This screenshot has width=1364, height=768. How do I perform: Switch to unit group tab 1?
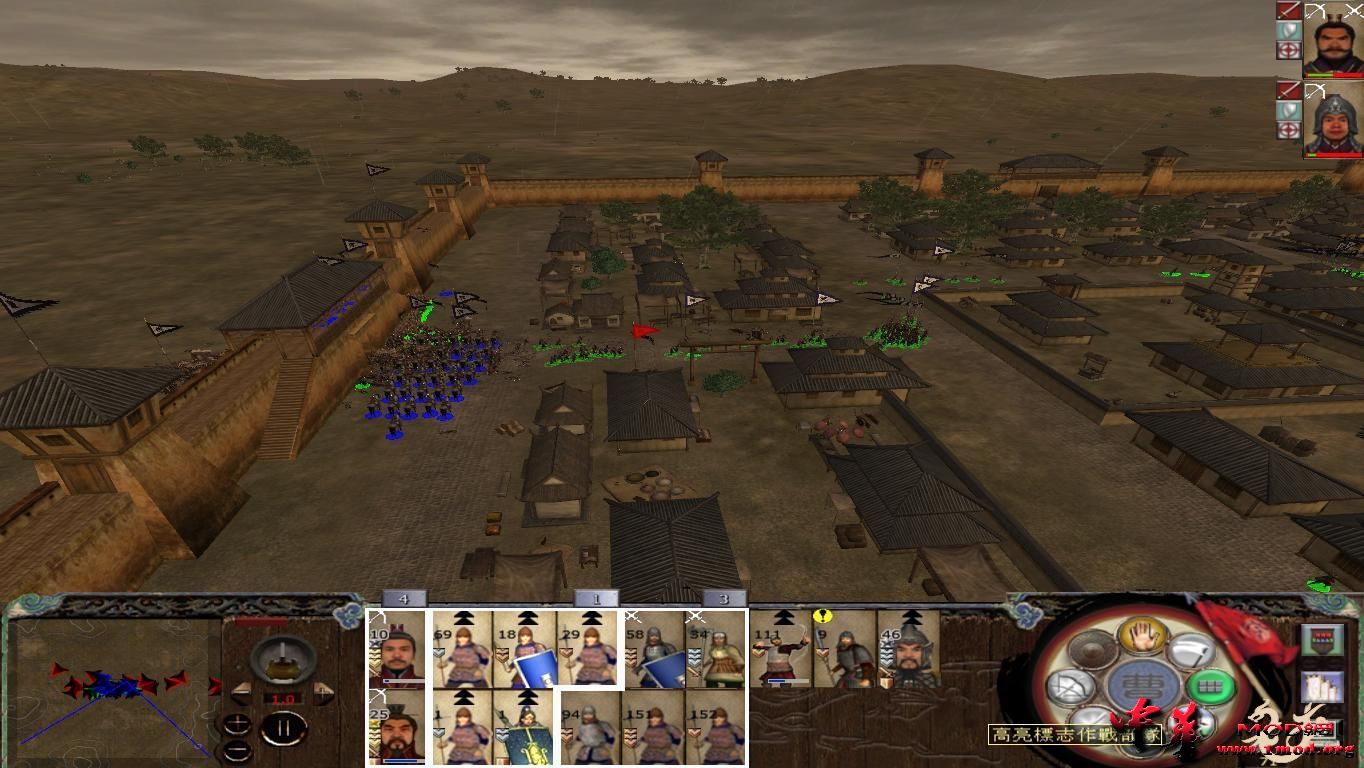coord(597,598)
